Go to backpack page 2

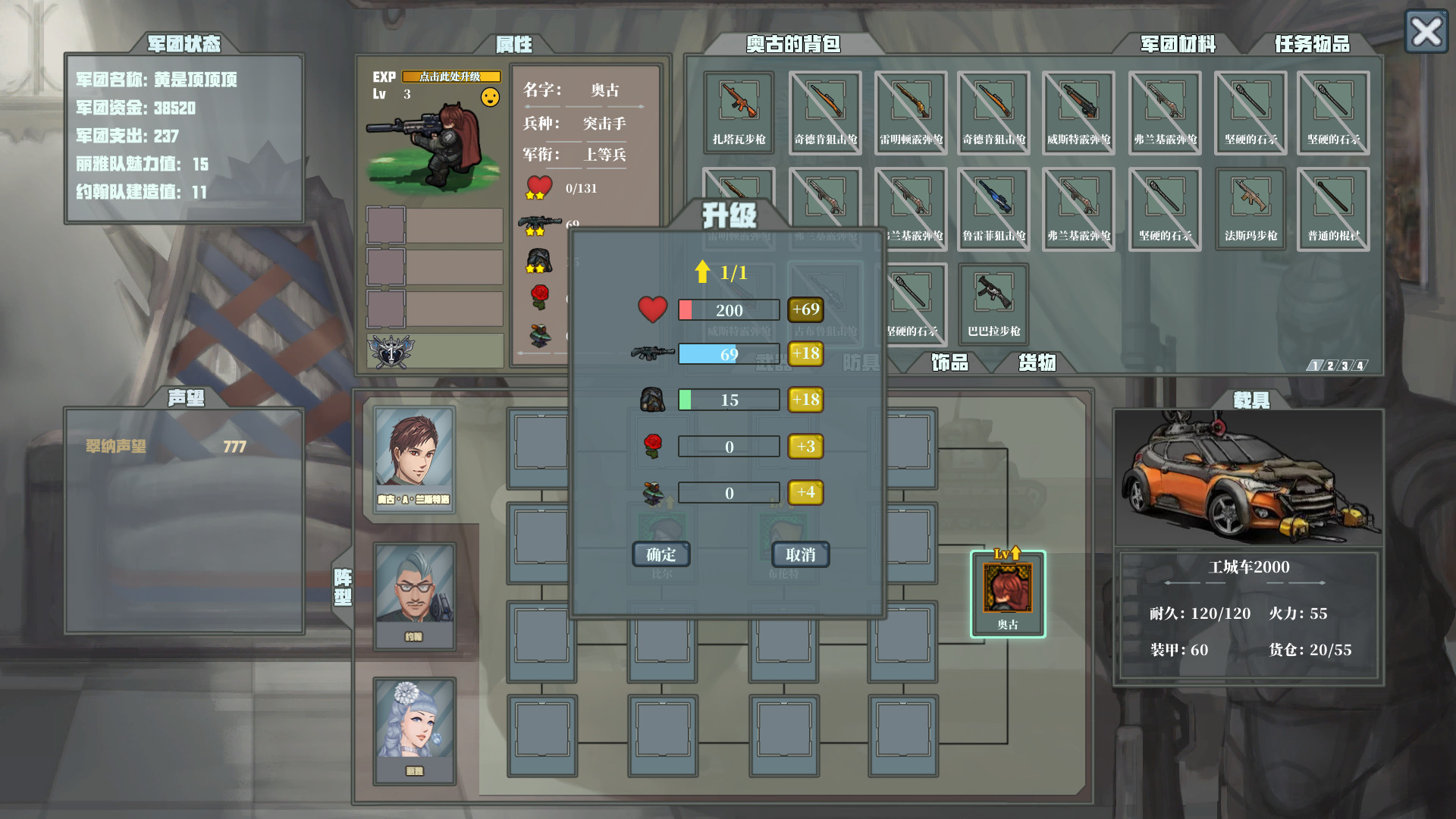(1332, 365)
